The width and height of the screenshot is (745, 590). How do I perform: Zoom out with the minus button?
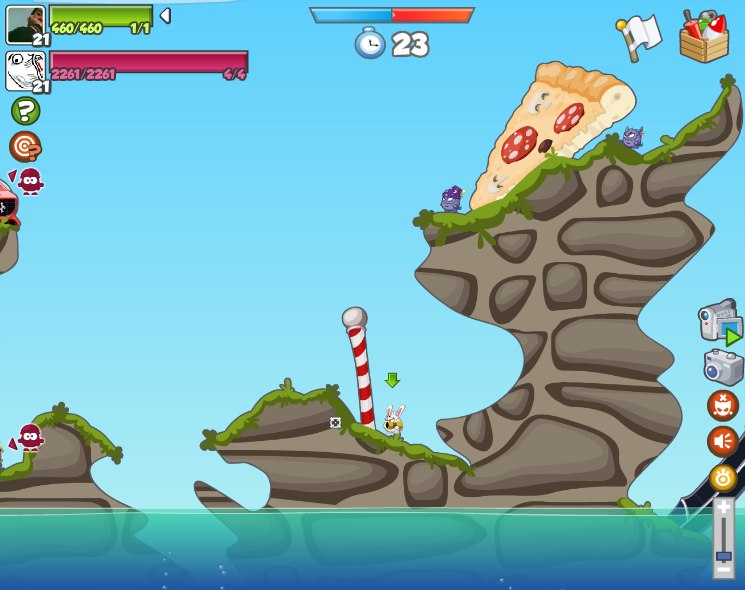[x=723, y=569]
